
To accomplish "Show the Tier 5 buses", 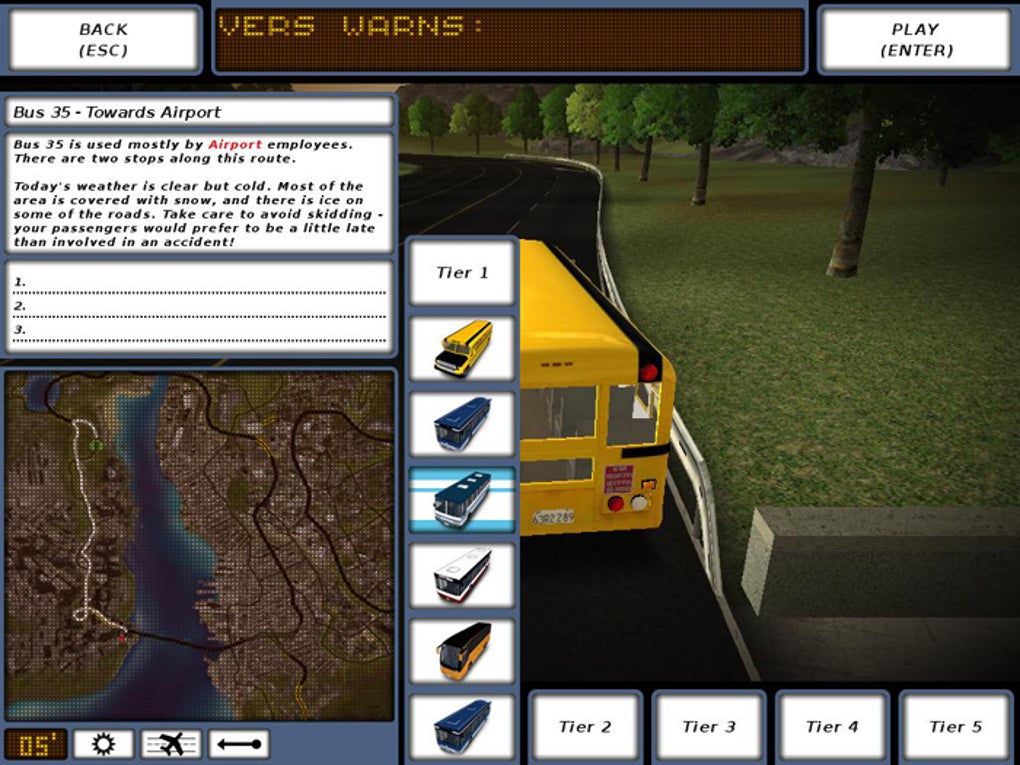I will pyautogui.click(x=956, y=727).
